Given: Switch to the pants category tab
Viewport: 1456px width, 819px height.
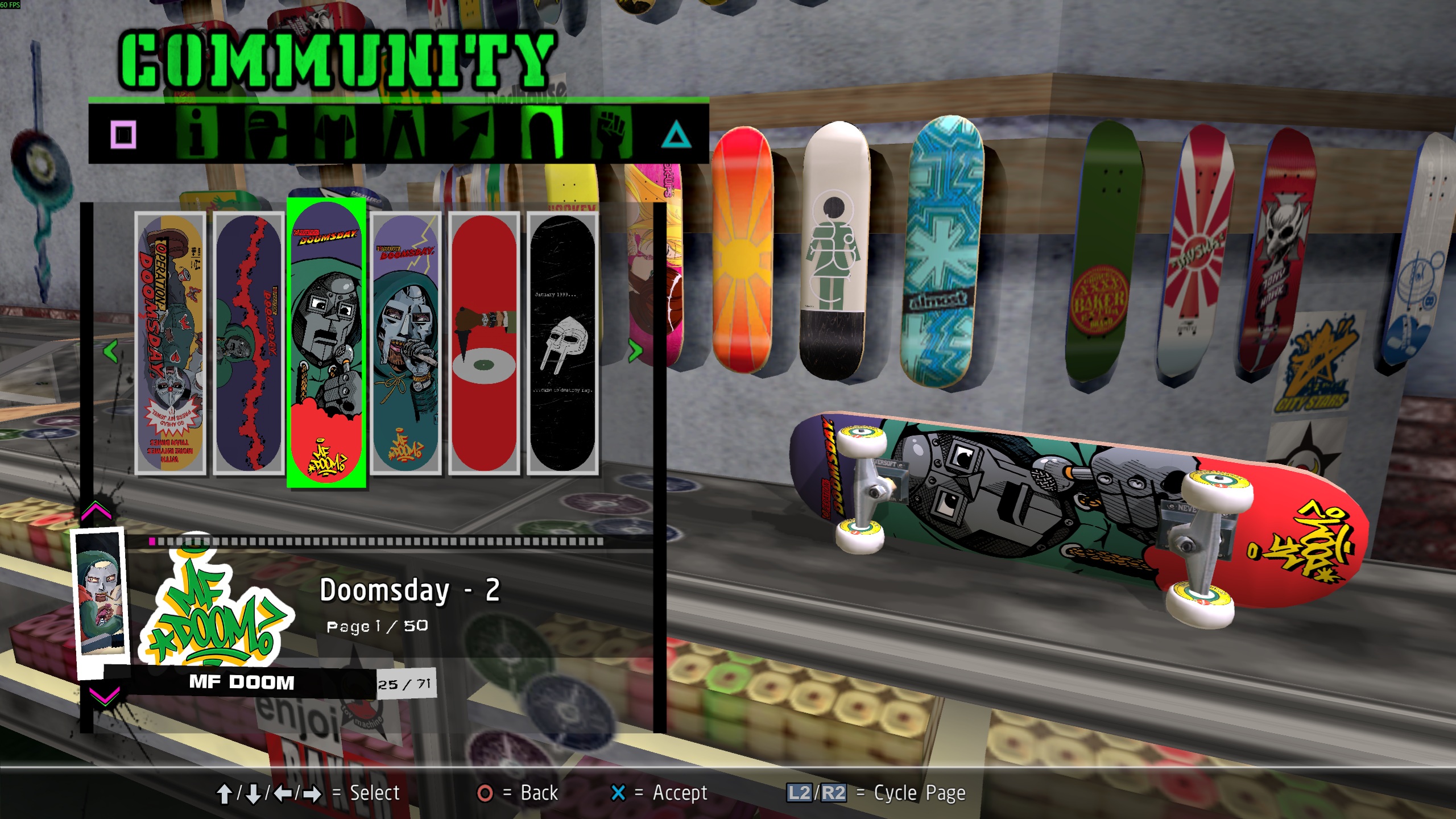Looking at the screenshot, I should click(405, 134).
